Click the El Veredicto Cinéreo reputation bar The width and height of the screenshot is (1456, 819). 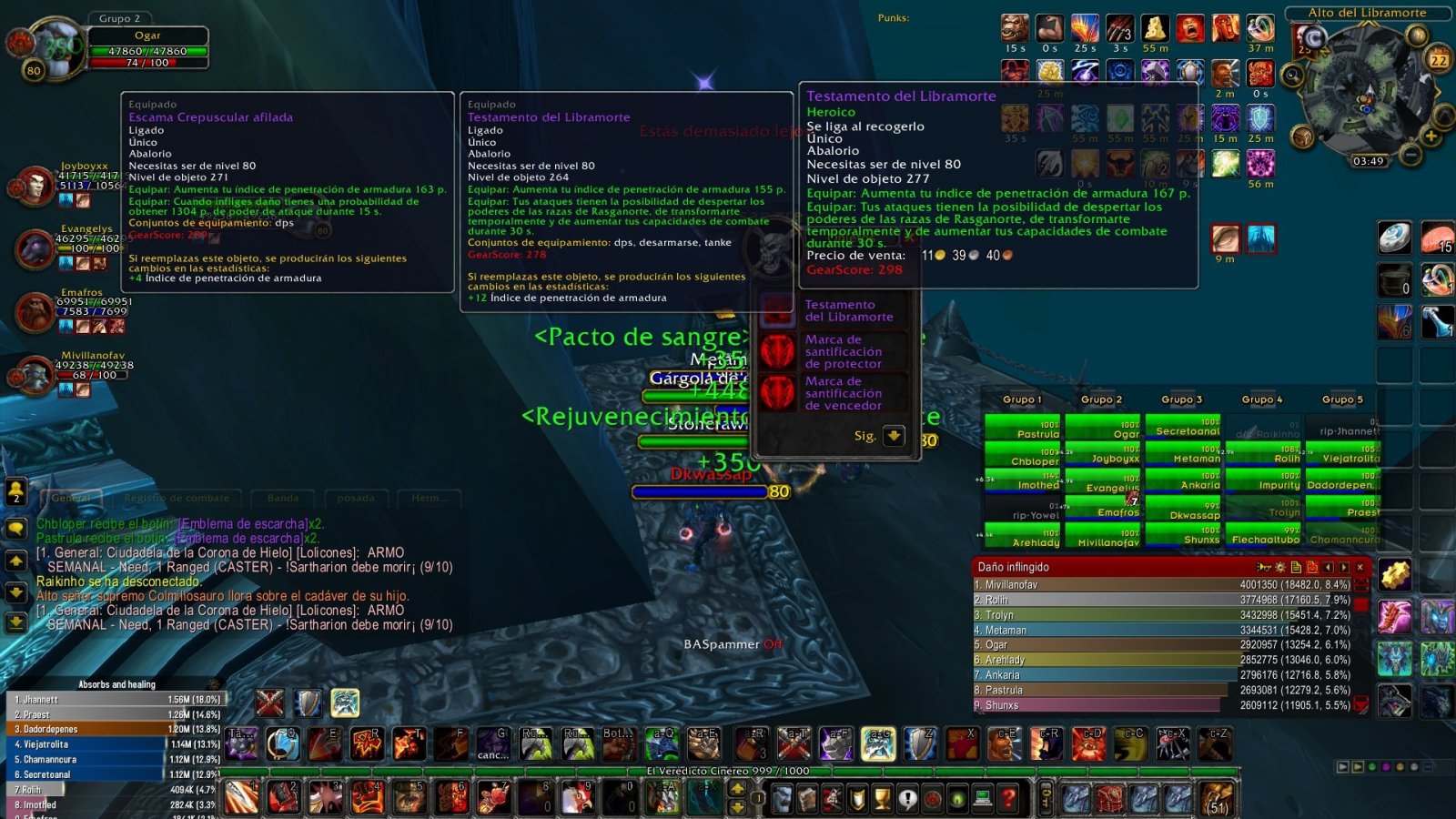(x=728, y=769)
